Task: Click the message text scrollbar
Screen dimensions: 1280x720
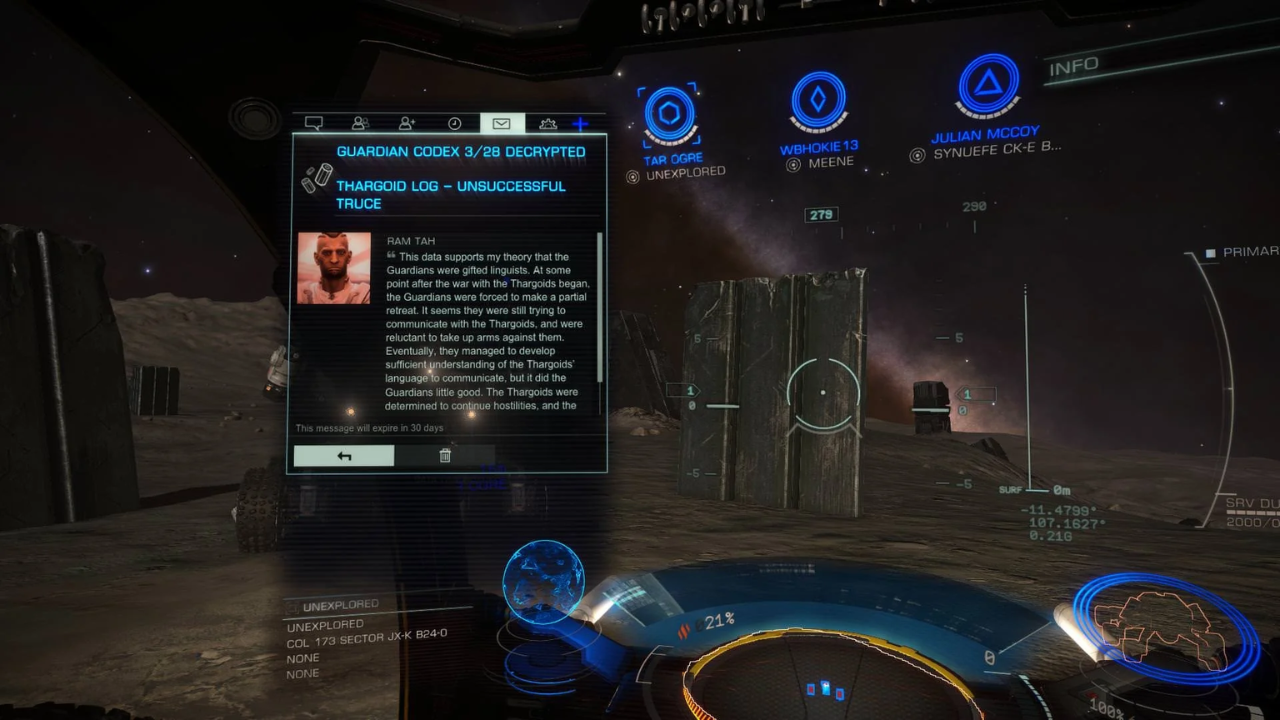Action: (600, 306)
